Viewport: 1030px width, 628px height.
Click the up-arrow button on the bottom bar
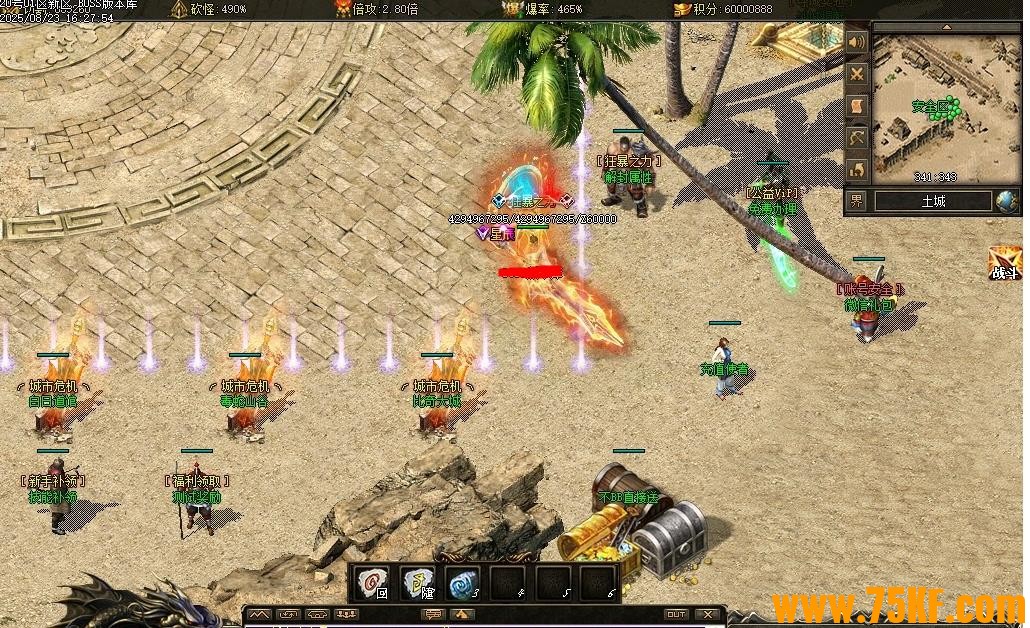click(462, 614)
